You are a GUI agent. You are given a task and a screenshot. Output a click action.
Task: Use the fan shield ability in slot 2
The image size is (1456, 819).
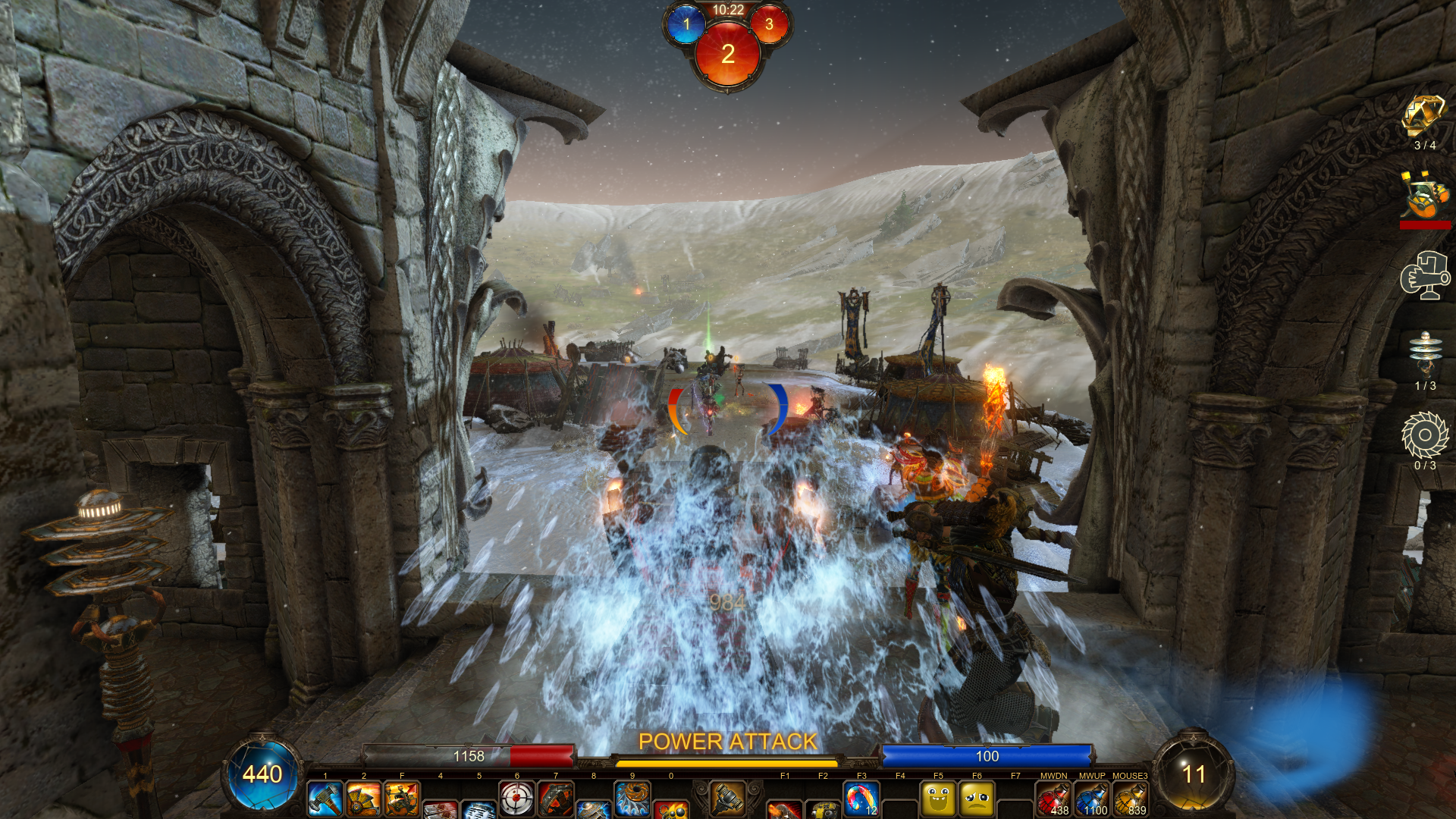pos(363,799)
